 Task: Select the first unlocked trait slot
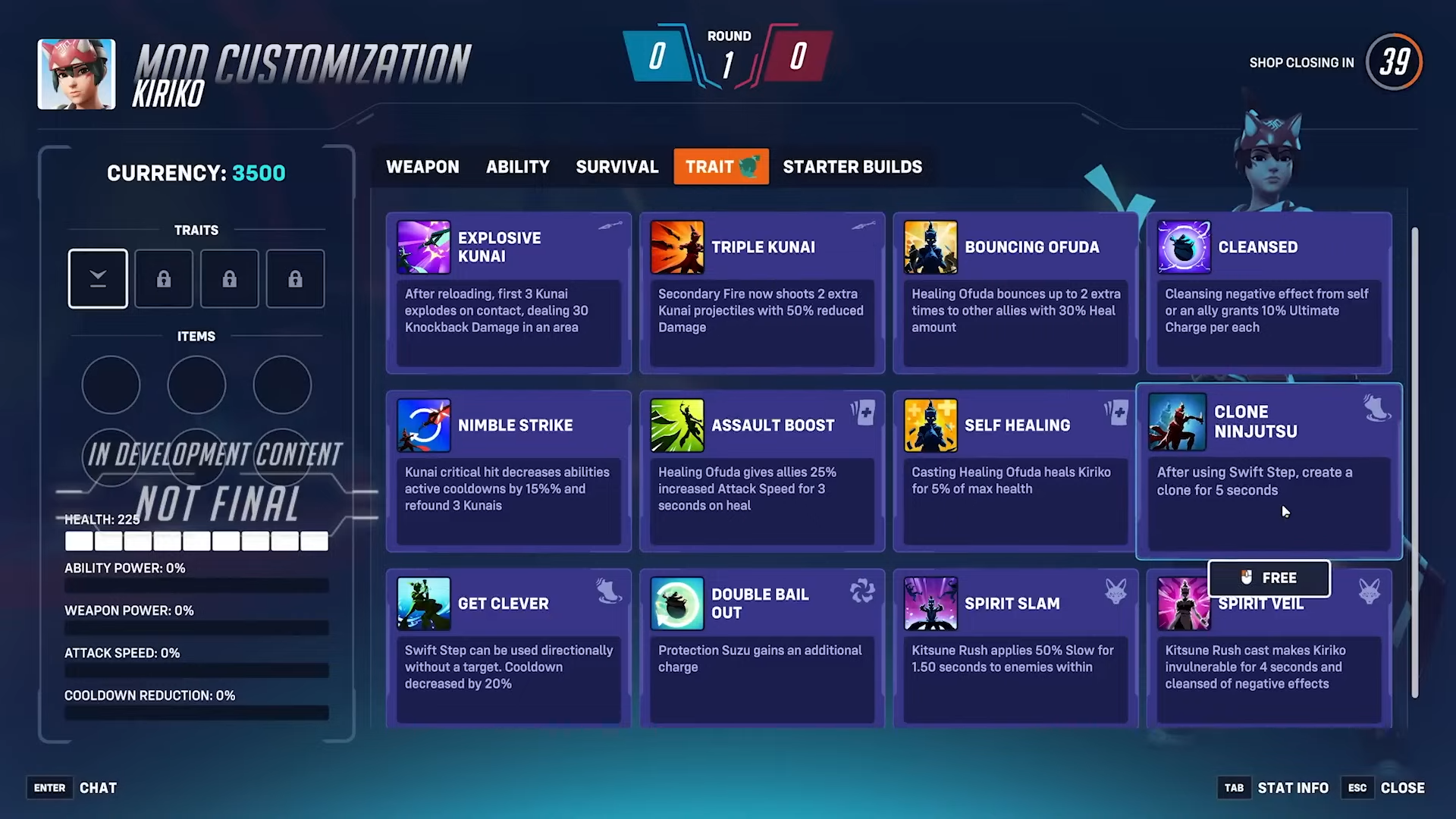point(98,278)
